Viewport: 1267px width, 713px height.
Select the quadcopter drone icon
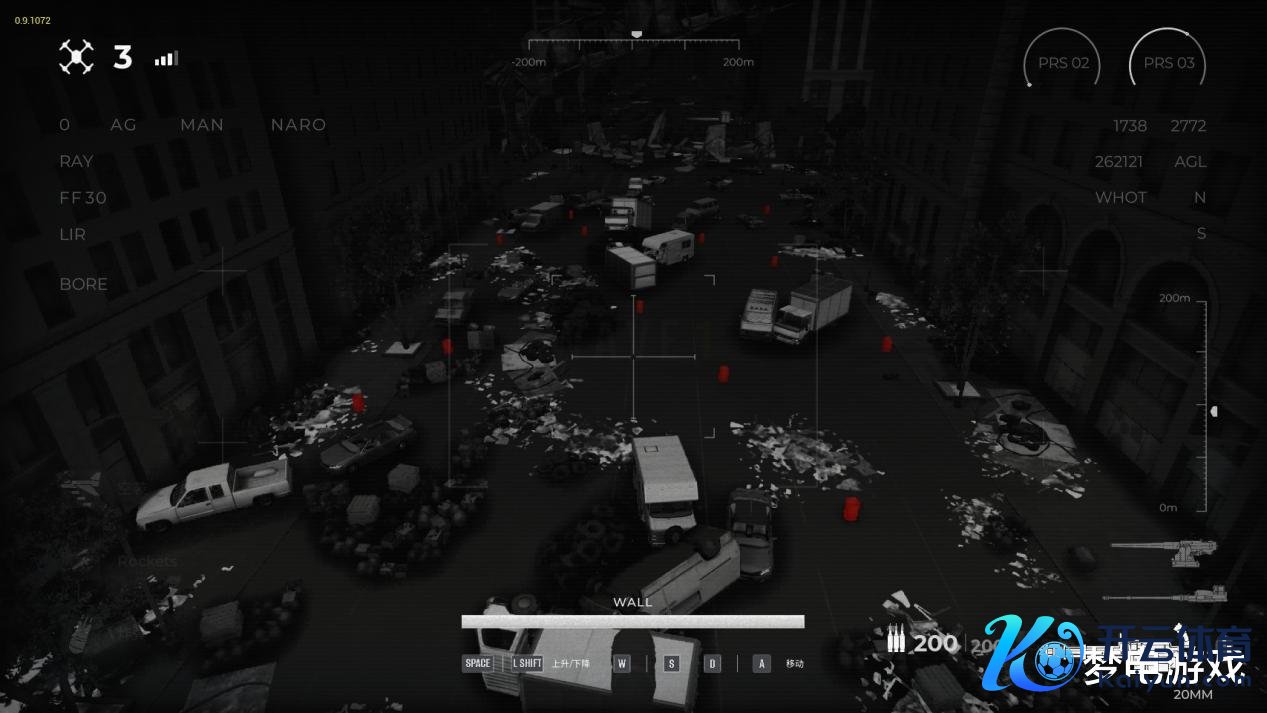point(76,57)
